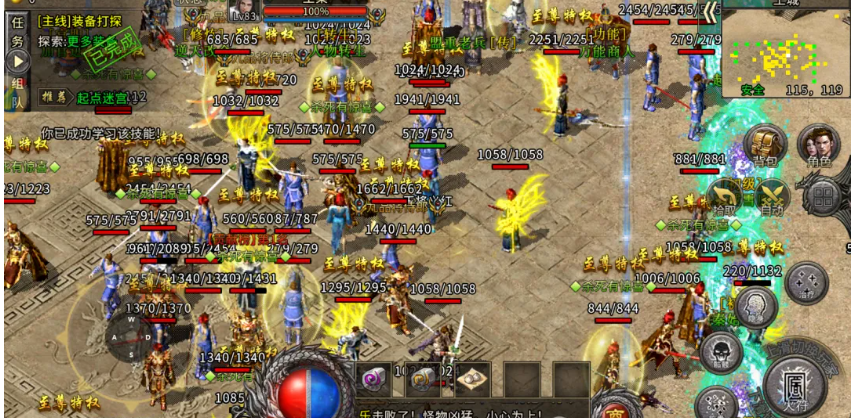Viewport: 856px width, 418px height.
Task: Tap the 拾取 pickup button
Action: [x=724, y=195]
